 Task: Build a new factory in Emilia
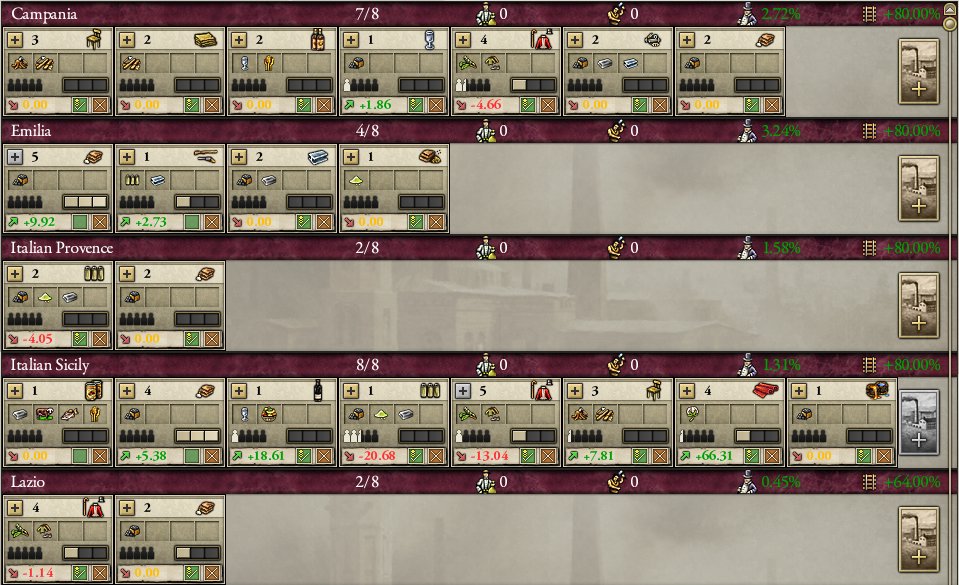click(x=918, y=189)
